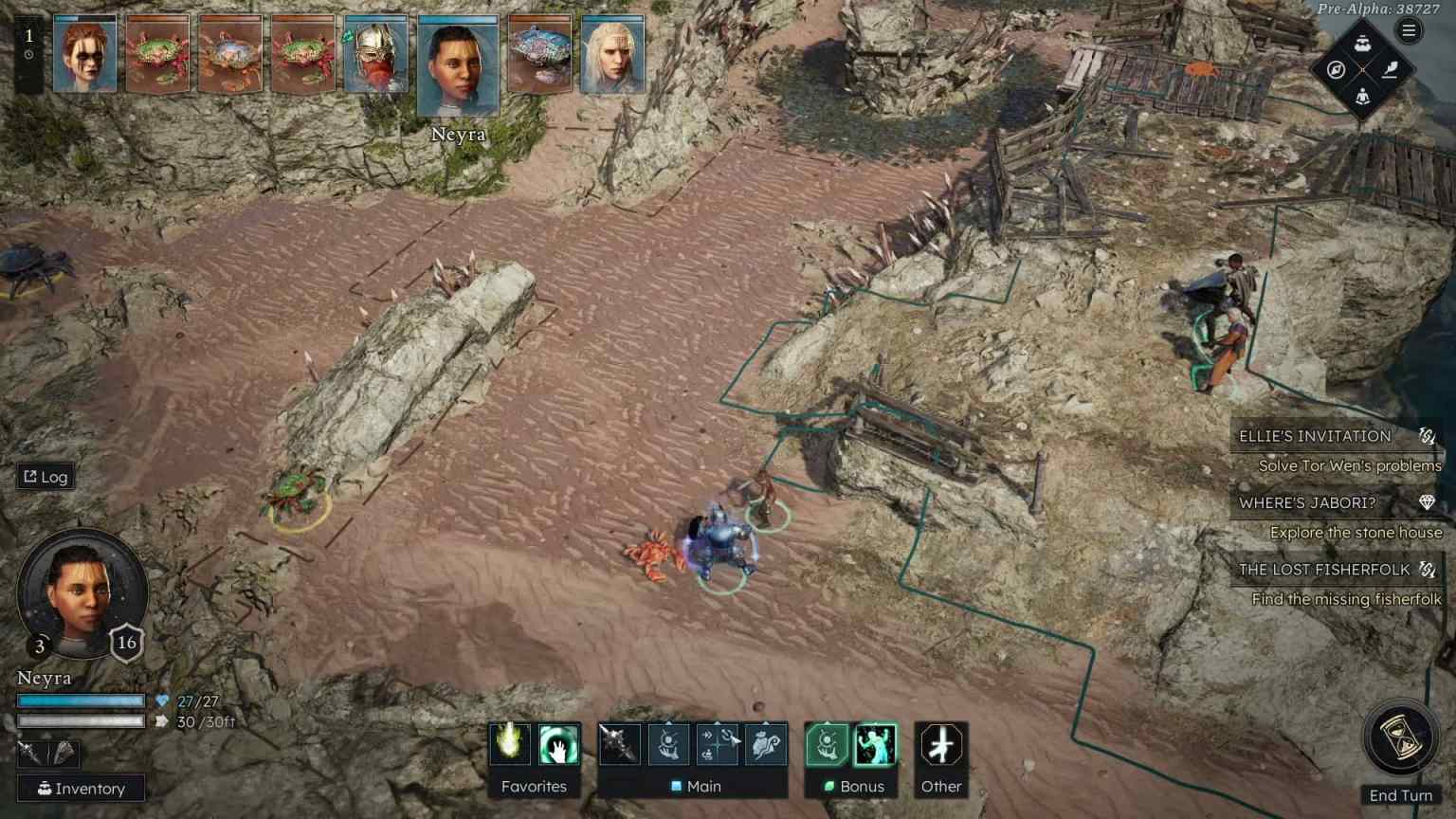
Task: Open the journal quill icon in the diamond panel
Action: (x=1391, y=68)
